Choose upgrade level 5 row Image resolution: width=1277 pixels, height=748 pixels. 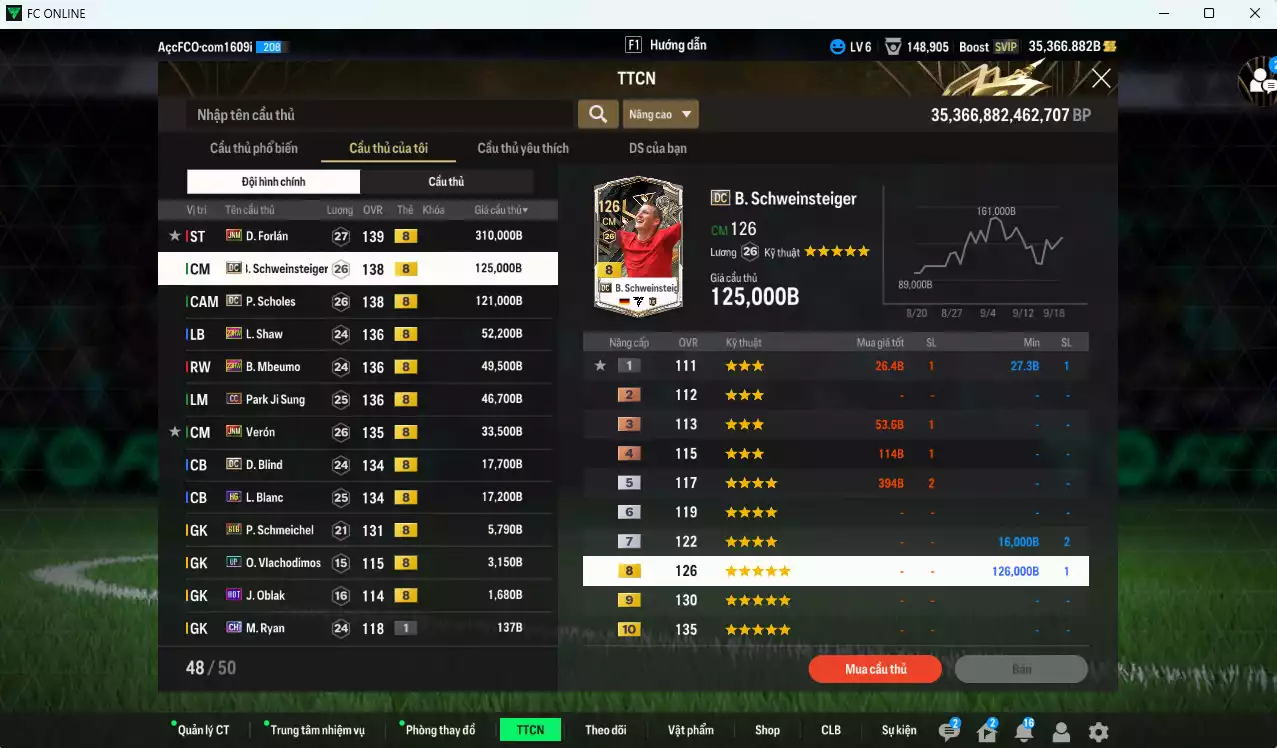835,483
